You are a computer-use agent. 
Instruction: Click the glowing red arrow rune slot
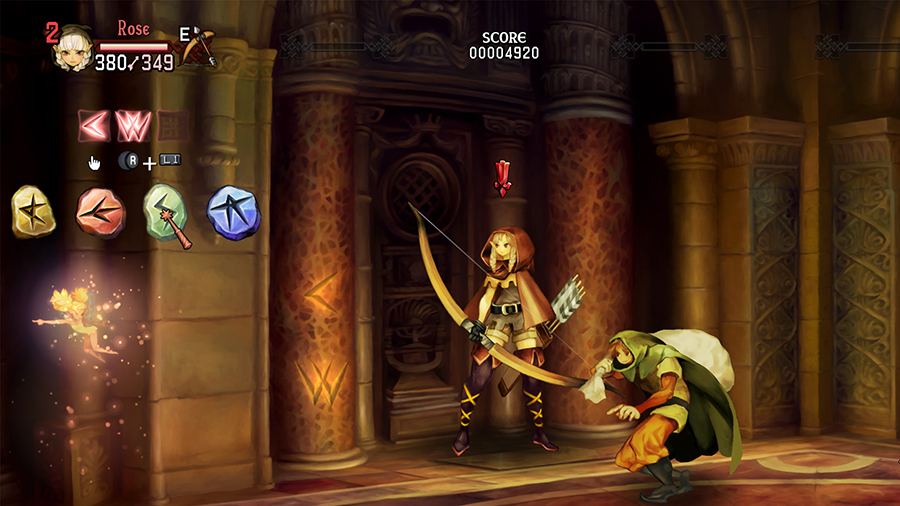coord(94,126)
